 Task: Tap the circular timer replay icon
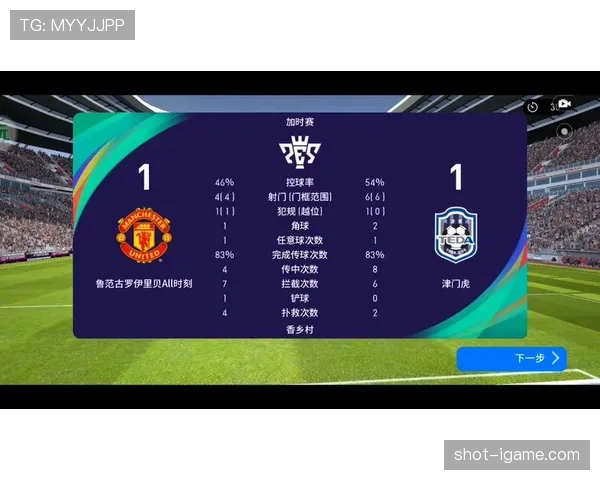point(533,106)
